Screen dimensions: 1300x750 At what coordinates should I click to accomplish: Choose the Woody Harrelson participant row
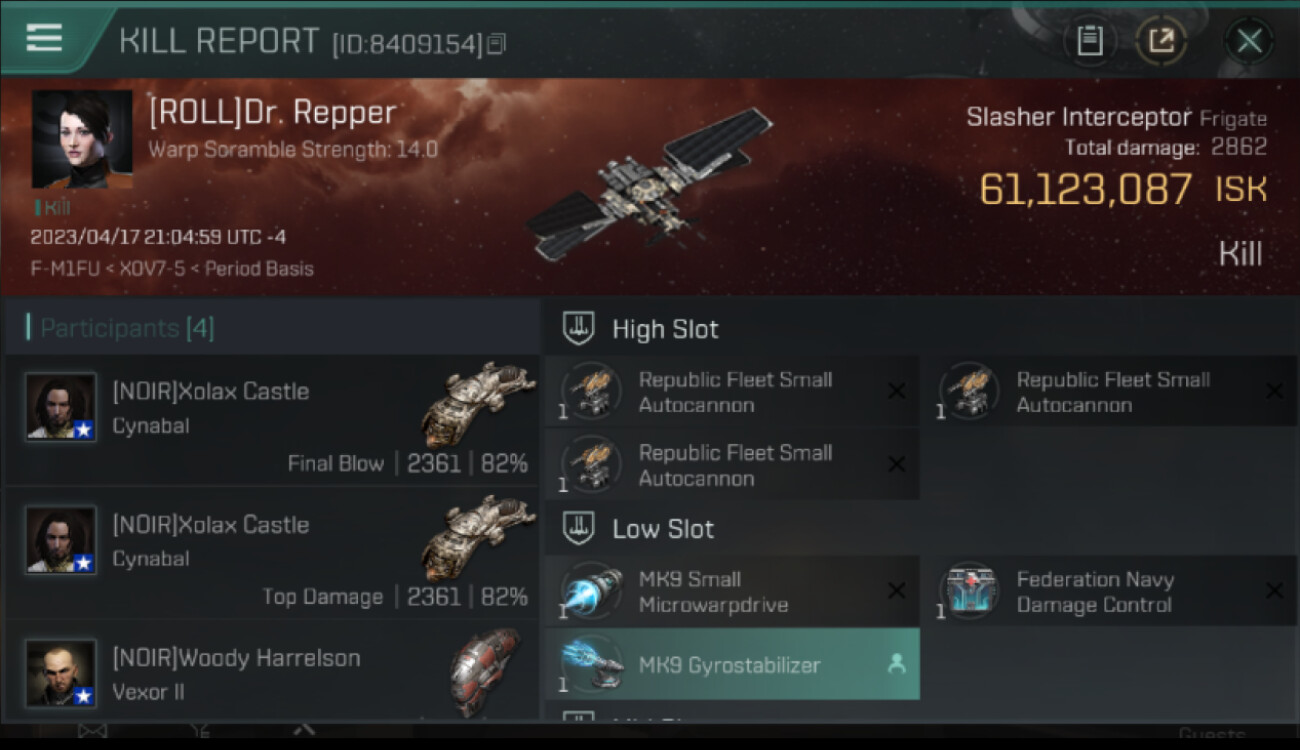coord(272,672)
